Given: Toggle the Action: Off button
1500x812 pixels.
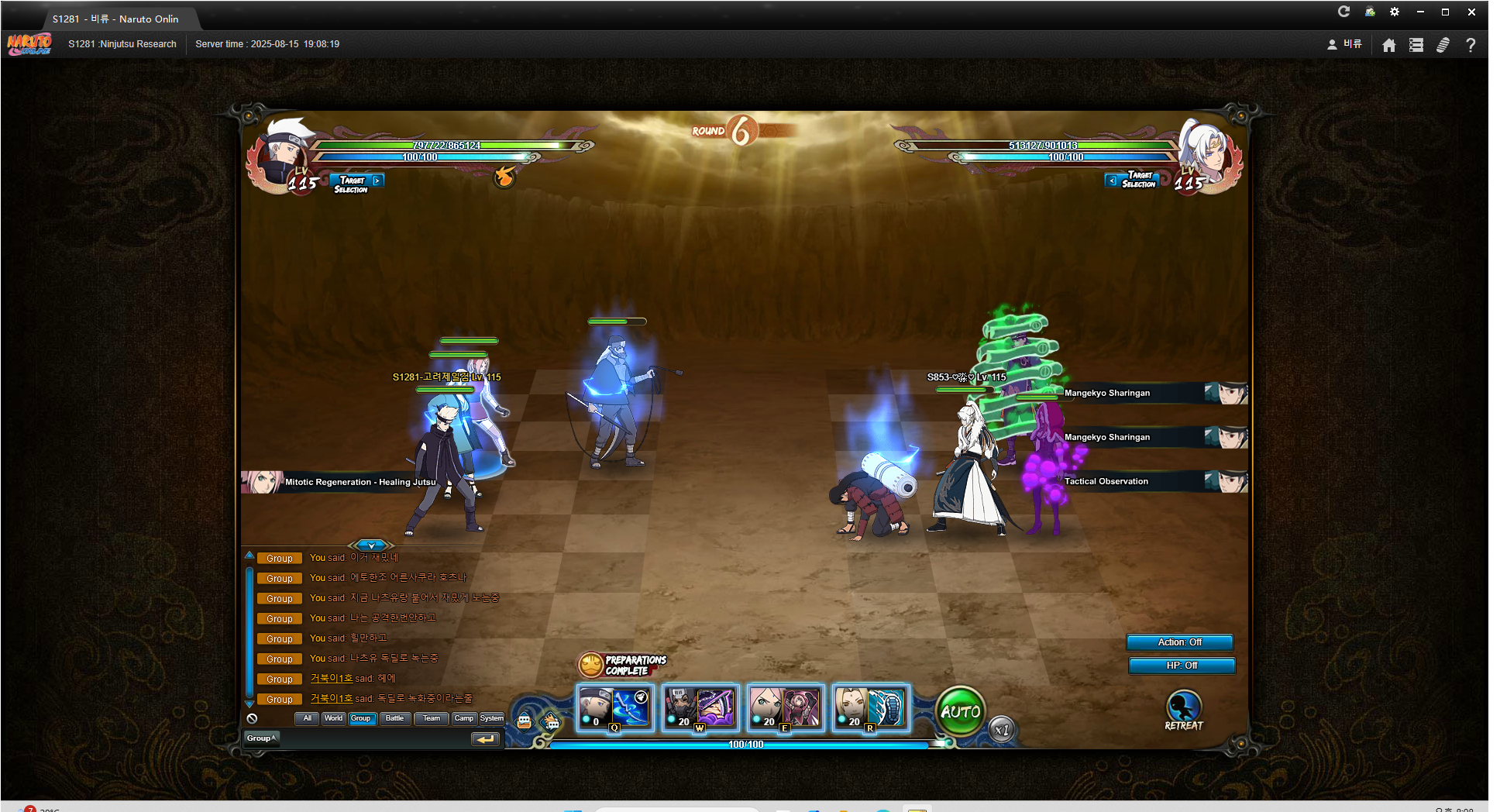Looking at the screenshot, I should [1179, 642].
